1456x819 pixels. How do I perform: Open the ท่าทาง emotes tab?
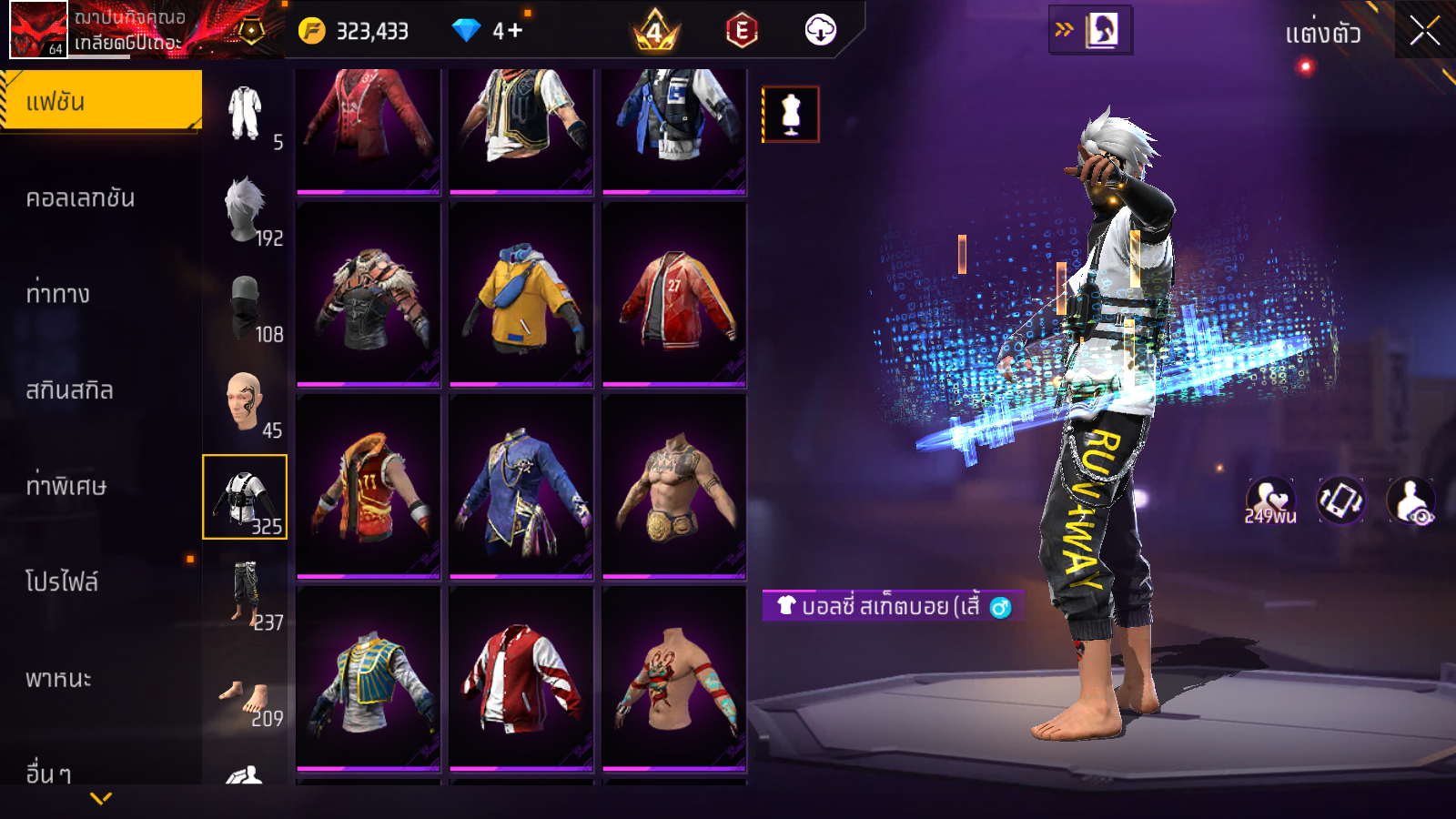tap(58, 294)
